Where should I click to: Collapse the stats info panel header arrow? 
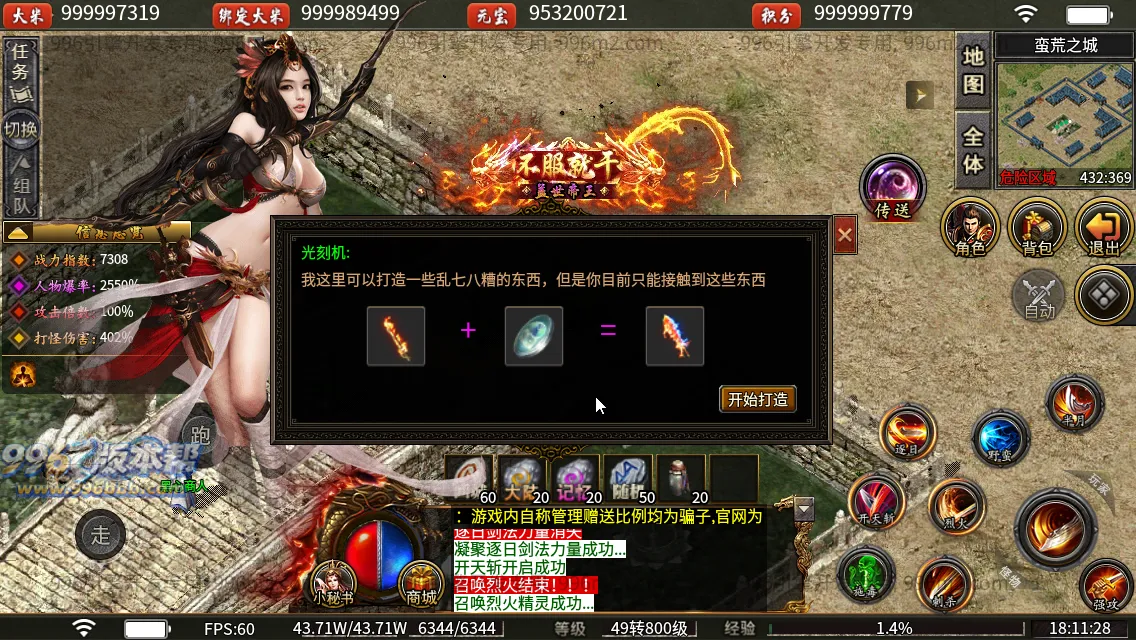[x=18, y=232]
